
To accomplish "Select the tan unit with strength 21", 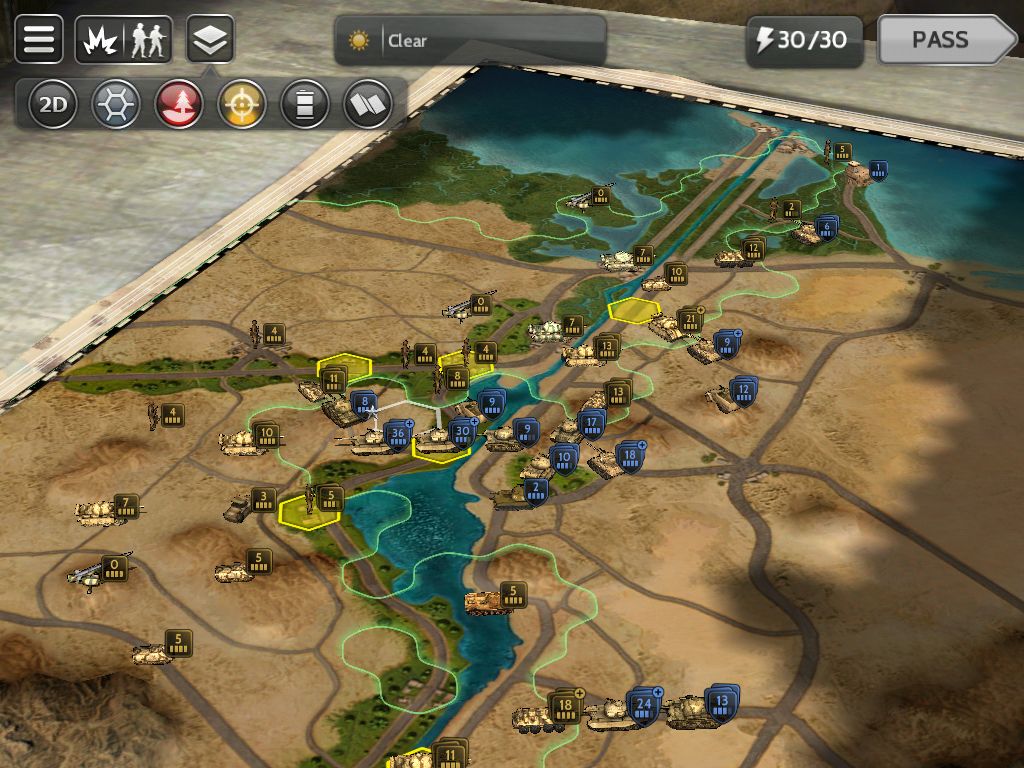I will point(668,326).
